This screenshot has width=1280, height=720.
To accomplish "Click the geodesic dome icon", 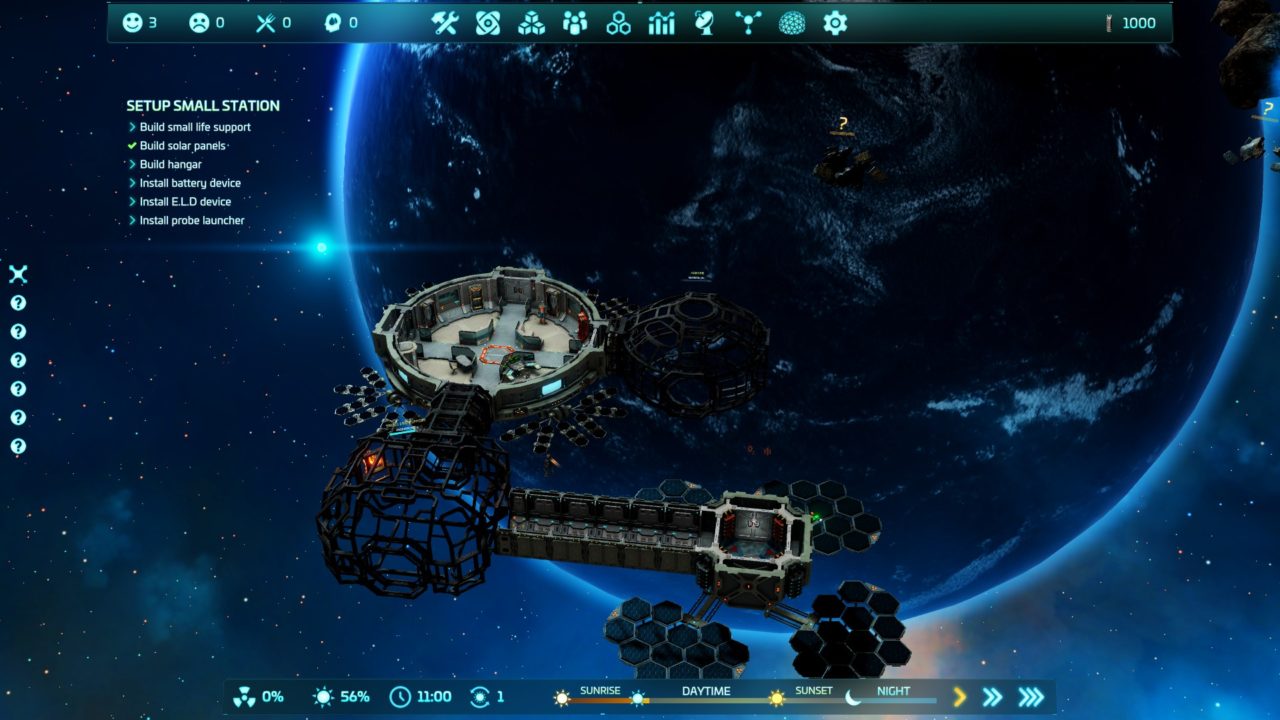I will coord(792,23).
